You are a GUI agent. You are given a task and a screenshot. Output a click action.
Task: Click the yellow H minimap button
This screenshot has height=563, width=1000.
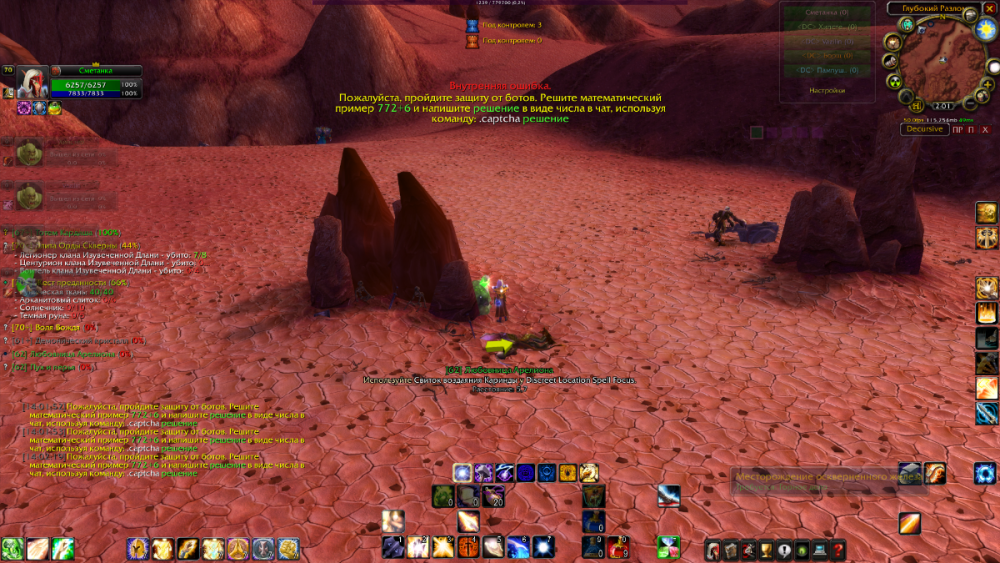coord(914,106)
